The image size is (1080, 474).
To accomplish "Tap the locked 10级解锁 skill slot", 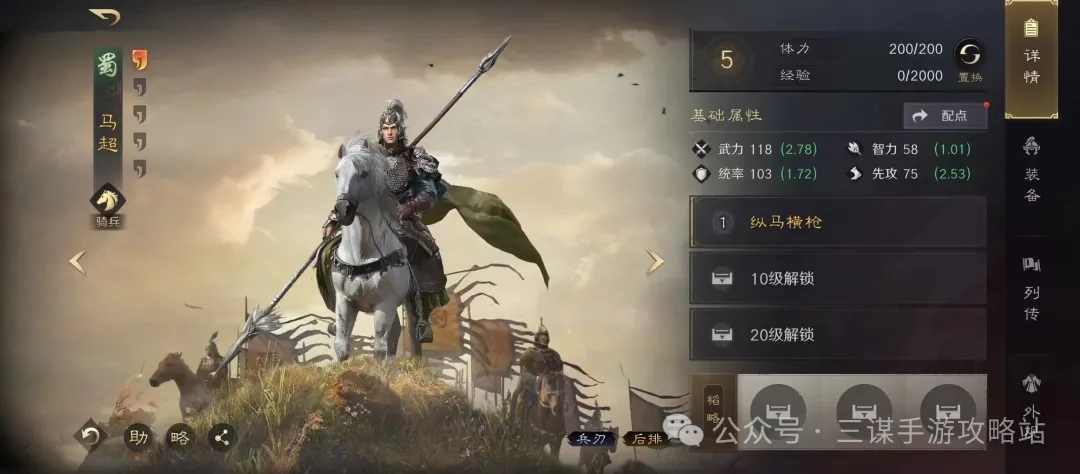I will (x=838, y=278).
